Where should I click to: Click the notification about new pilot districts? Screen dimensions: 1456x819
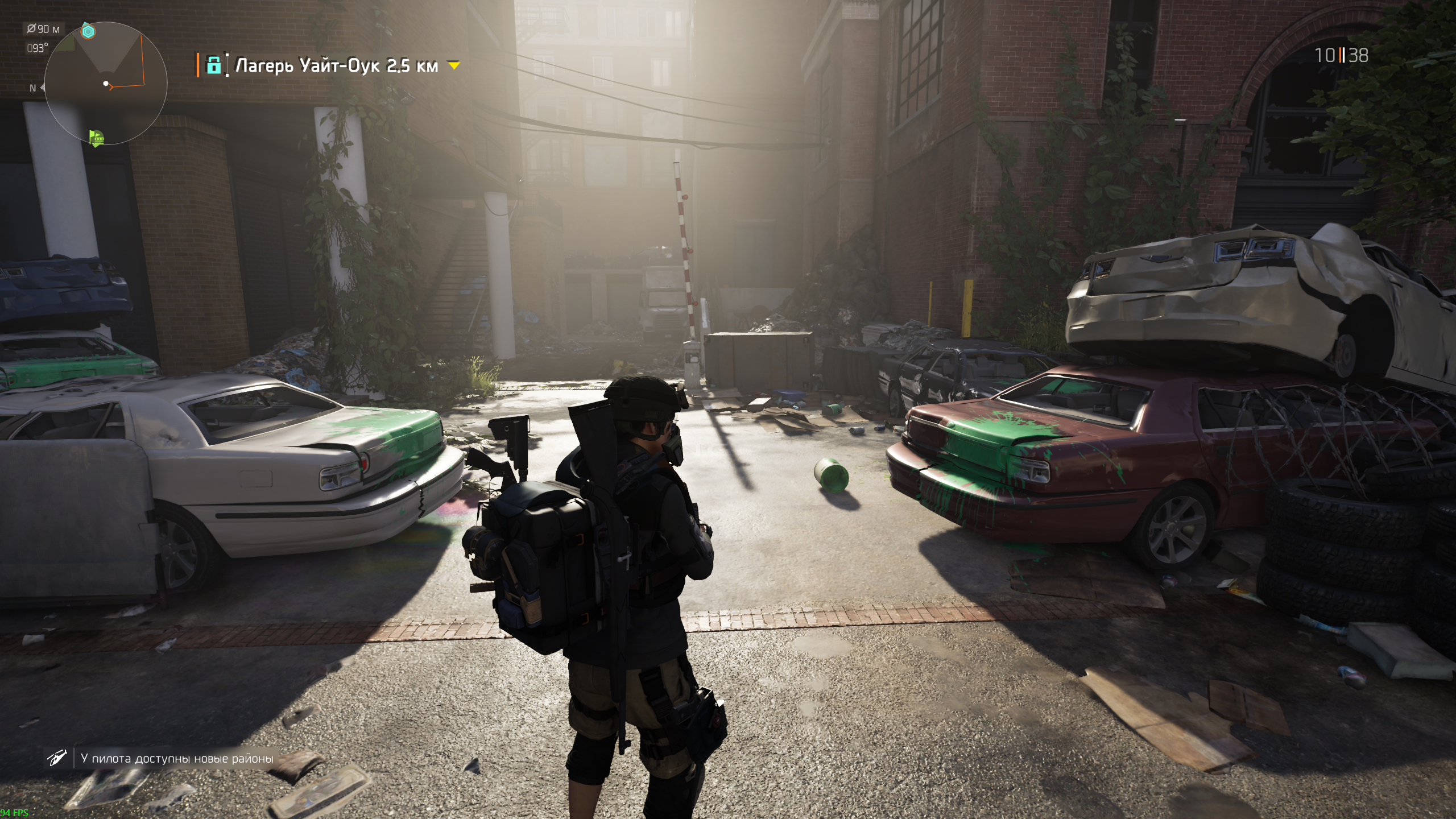click(x=177, y=758)
